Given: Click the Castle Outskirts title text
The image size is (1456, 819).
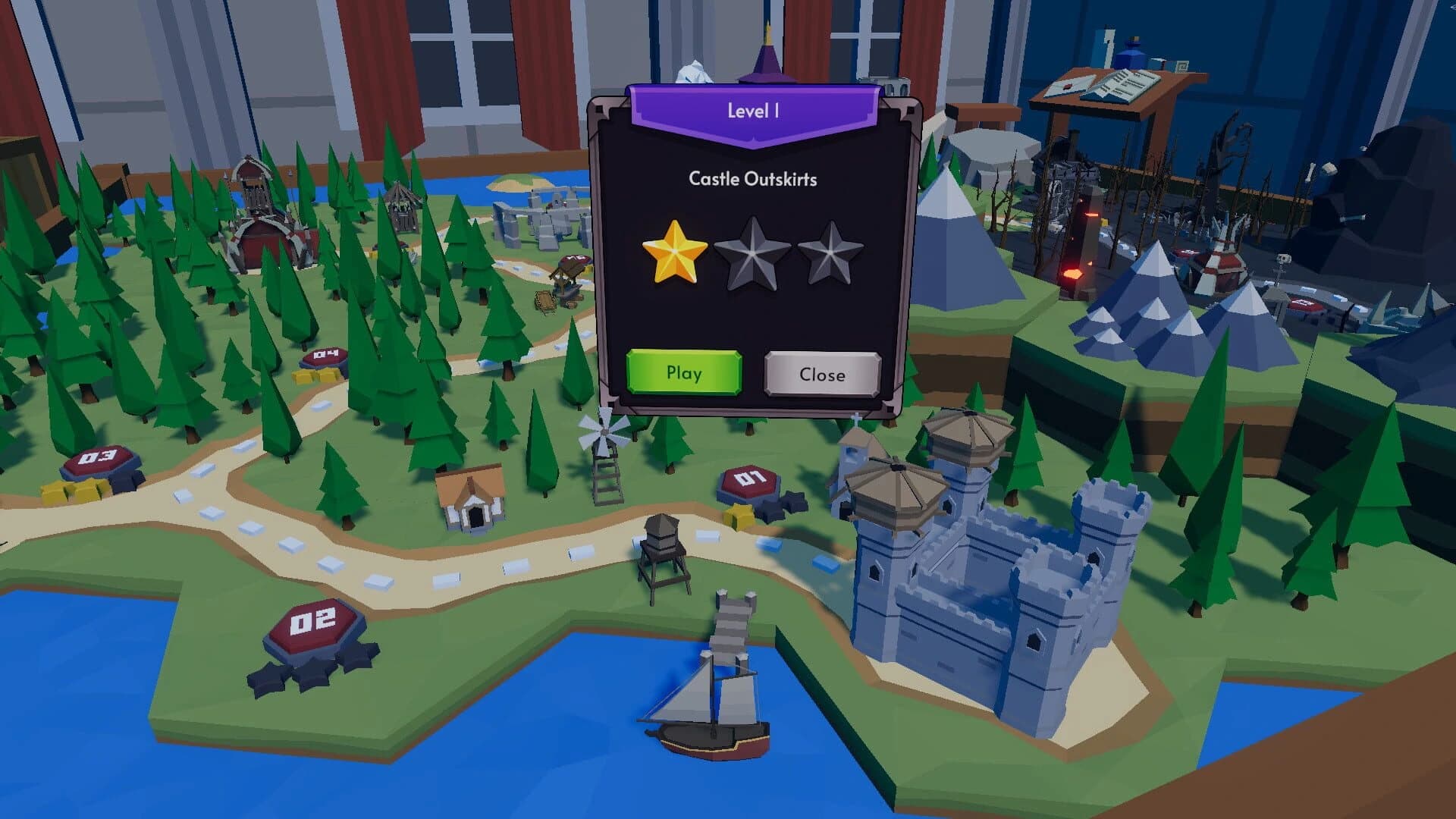Looking at the screenshot, I should pyautogui.click(x=755, y=180).
